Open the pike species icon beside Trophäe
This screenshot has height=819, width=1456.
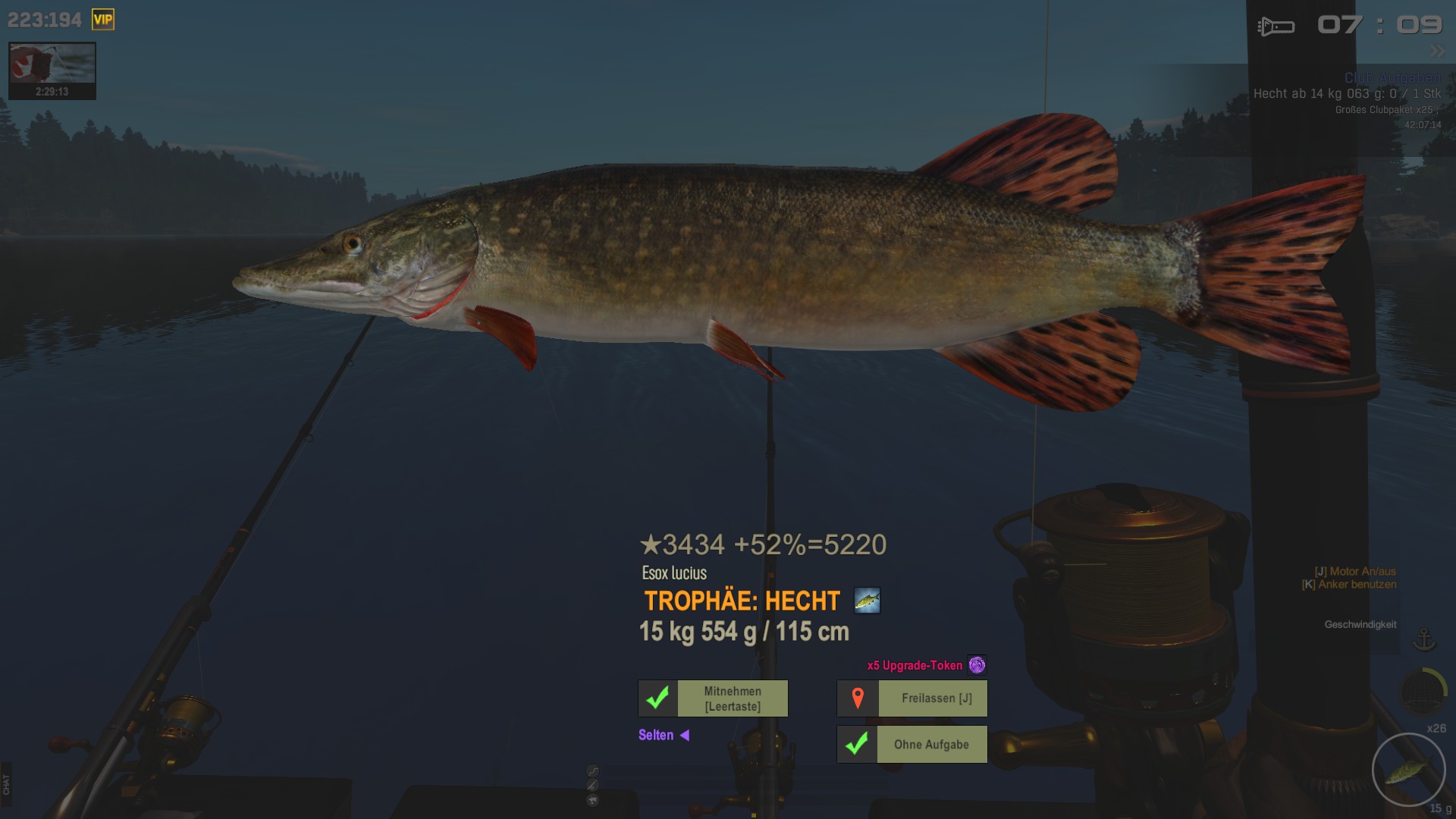click(867, 601)
